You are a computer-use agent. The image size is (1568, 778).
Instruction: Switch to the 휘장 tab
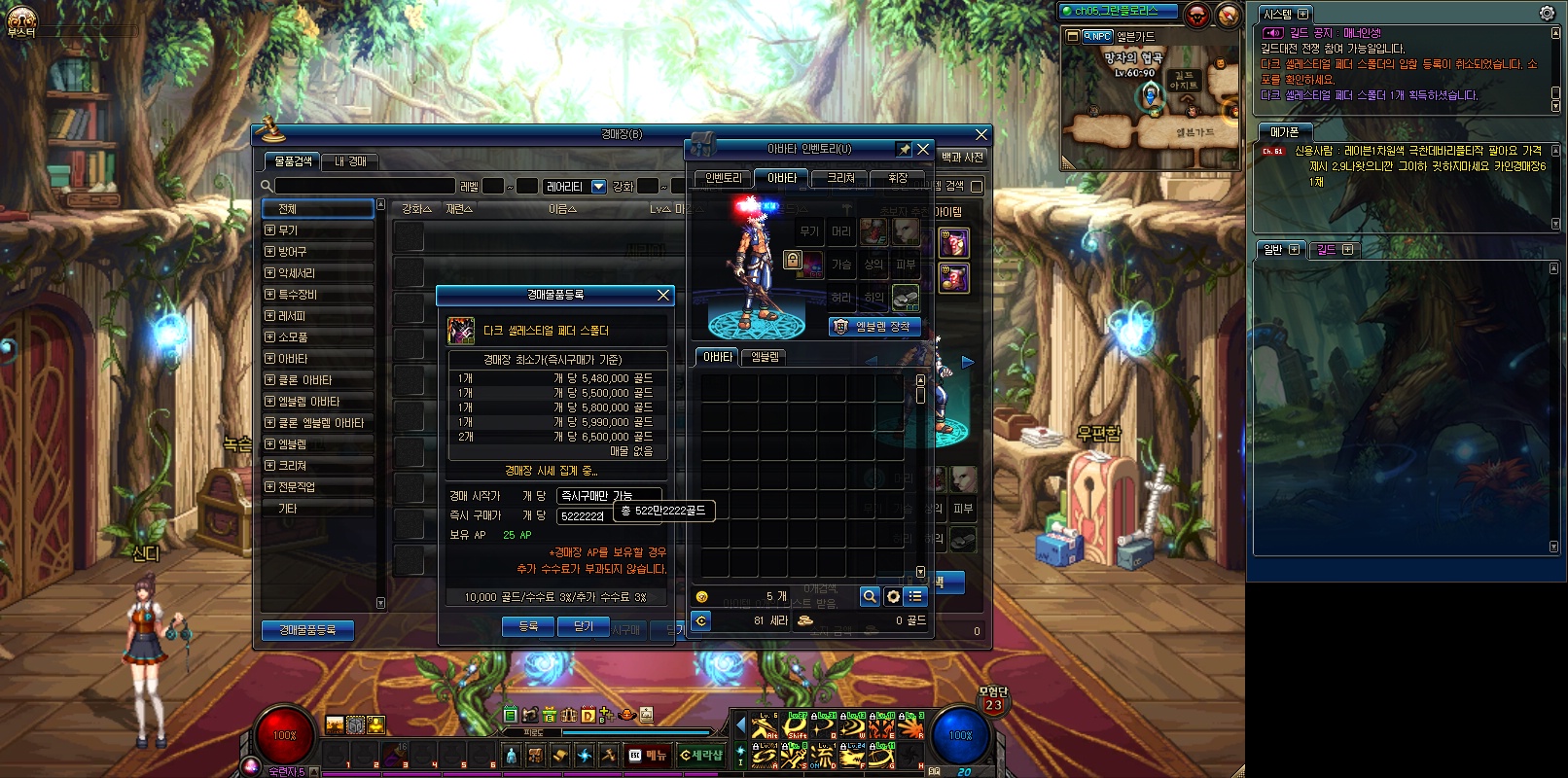898,178
